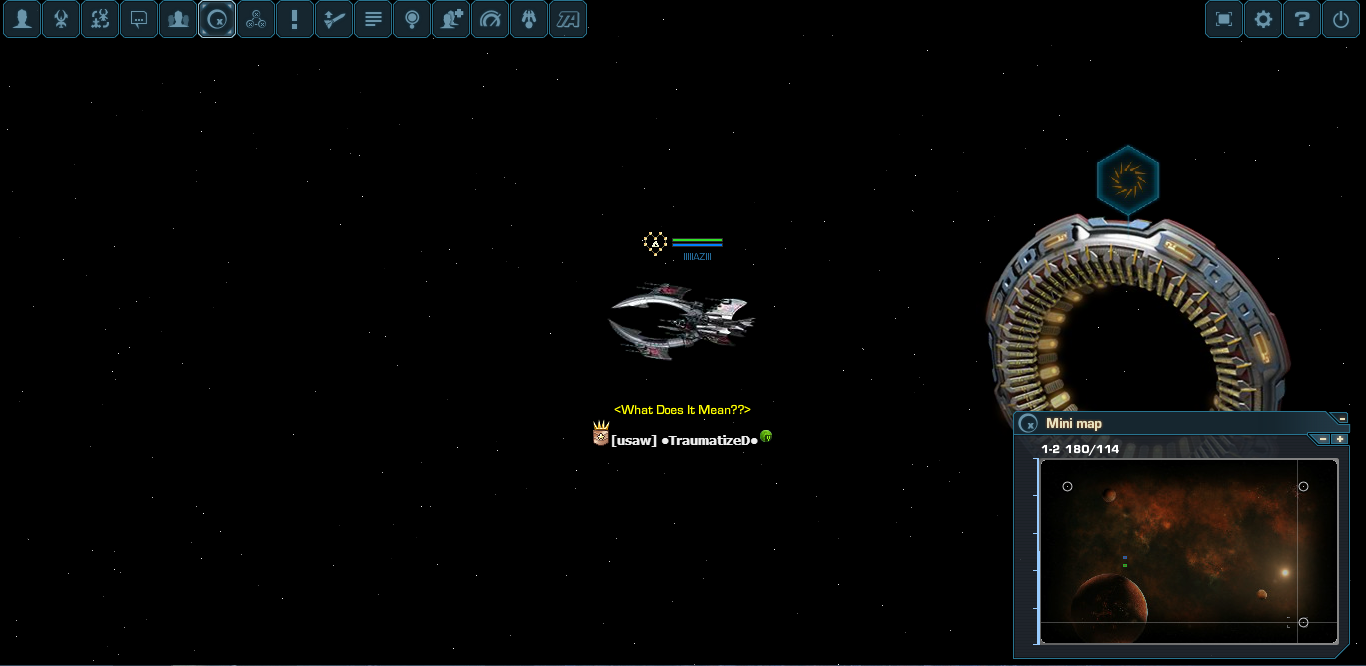This screenshot has height=666, width=1366.
Task: Click the power logout button
Action: (1341, 19)
